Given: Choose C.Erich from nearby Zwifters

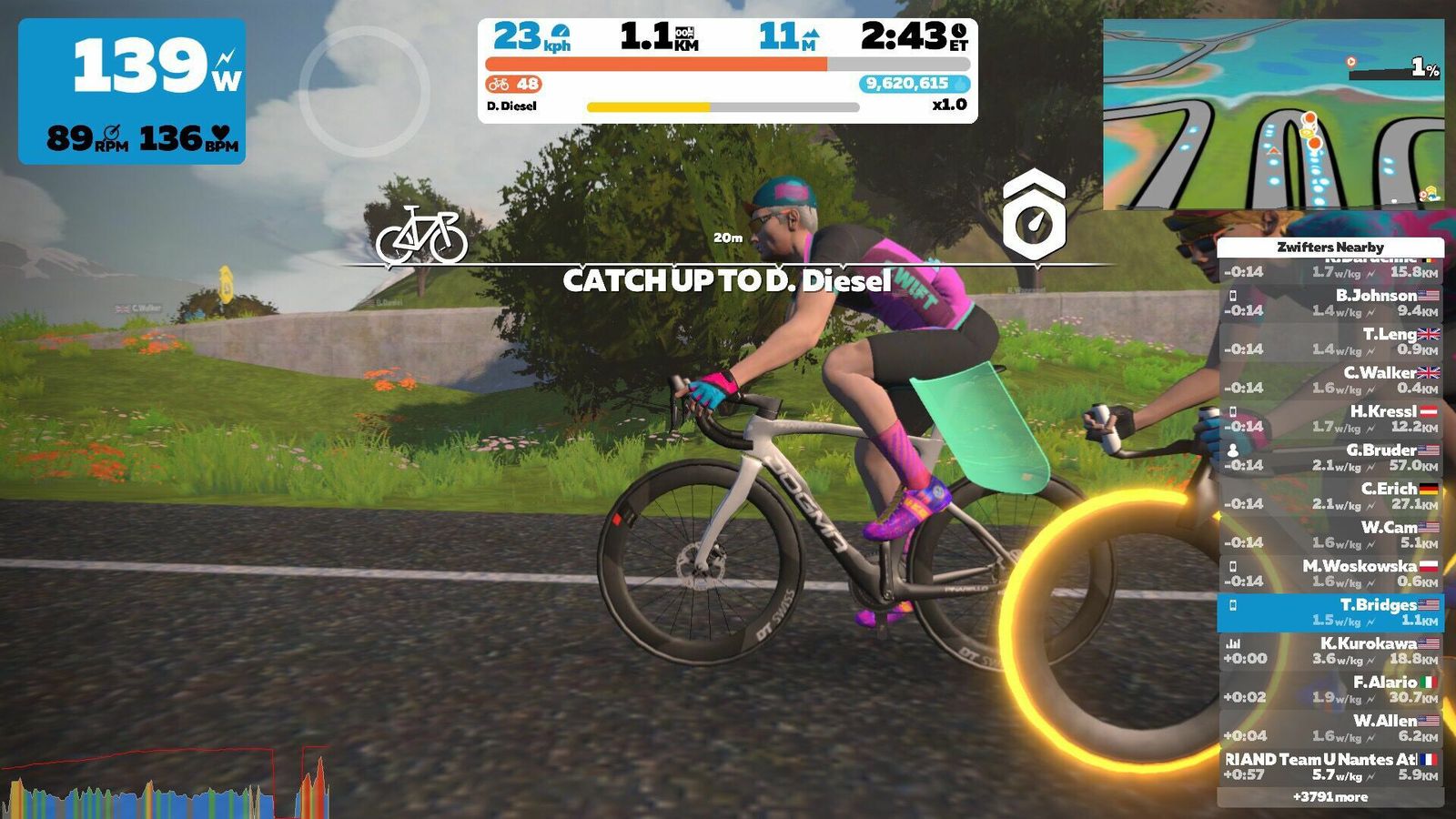Looking at the screenshot, I should point(1330,496).
